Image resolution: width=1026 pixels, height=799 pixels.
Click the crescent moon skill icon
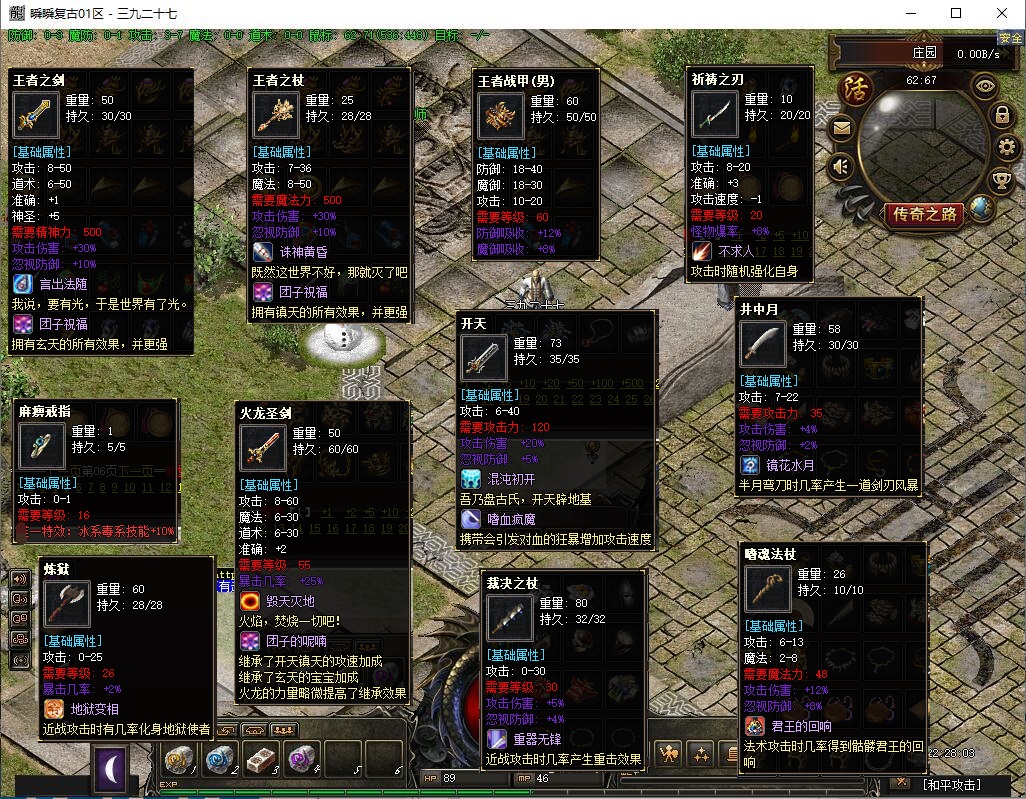(x=110, y=769)
